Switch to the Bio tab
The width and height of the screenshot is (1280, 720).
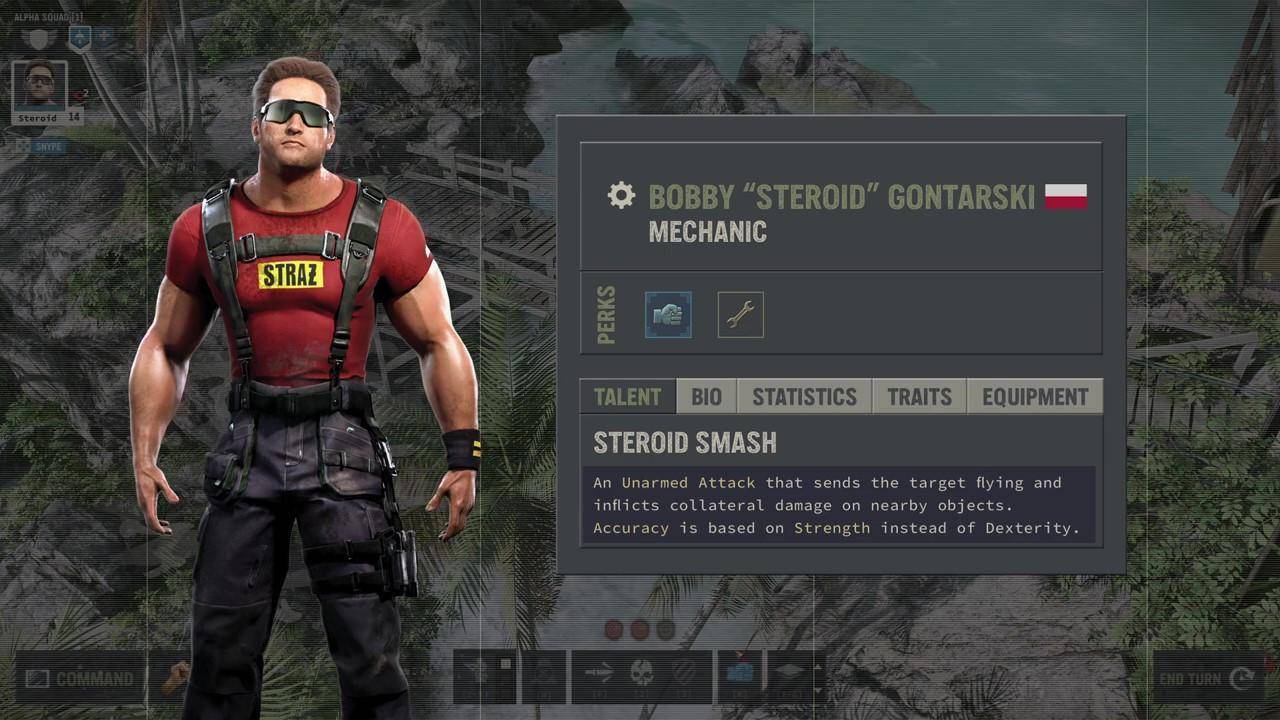[x=706, y=397]
